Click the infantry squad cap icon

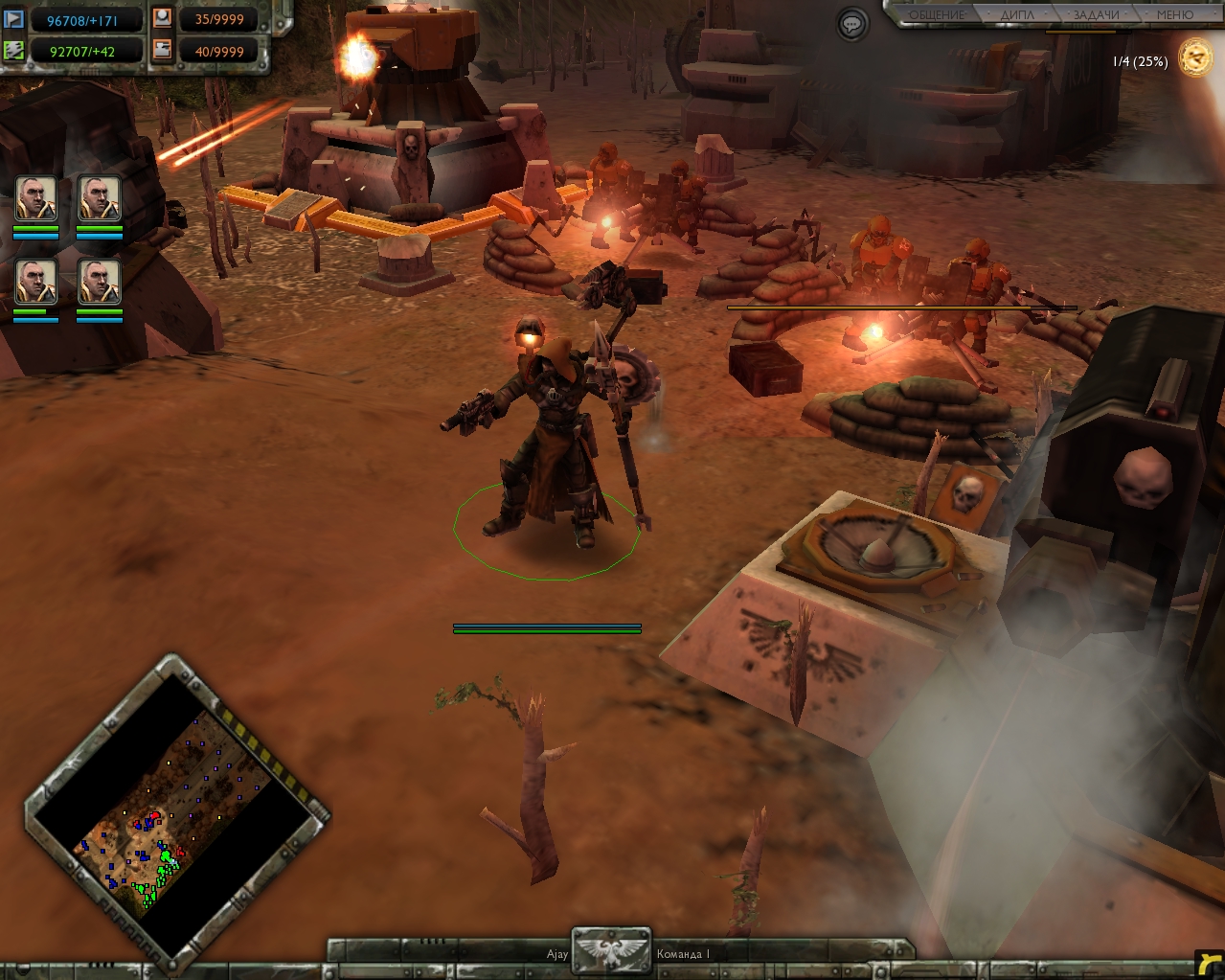click(x=162, y=17)
